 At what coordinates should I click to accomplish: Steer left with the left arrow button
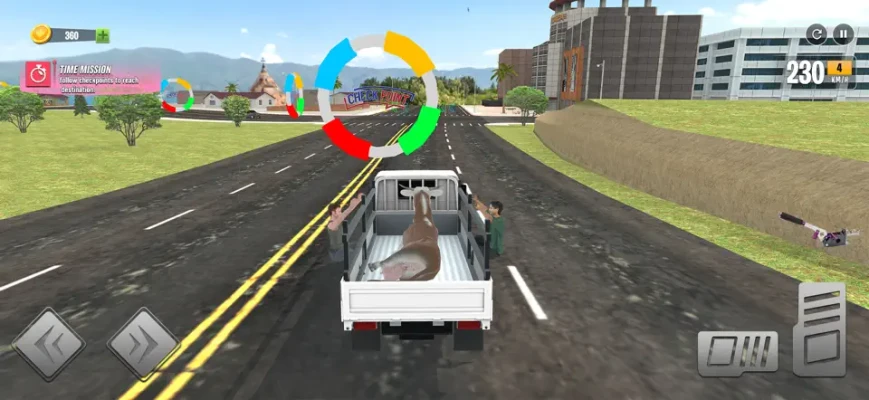point(47,344)
